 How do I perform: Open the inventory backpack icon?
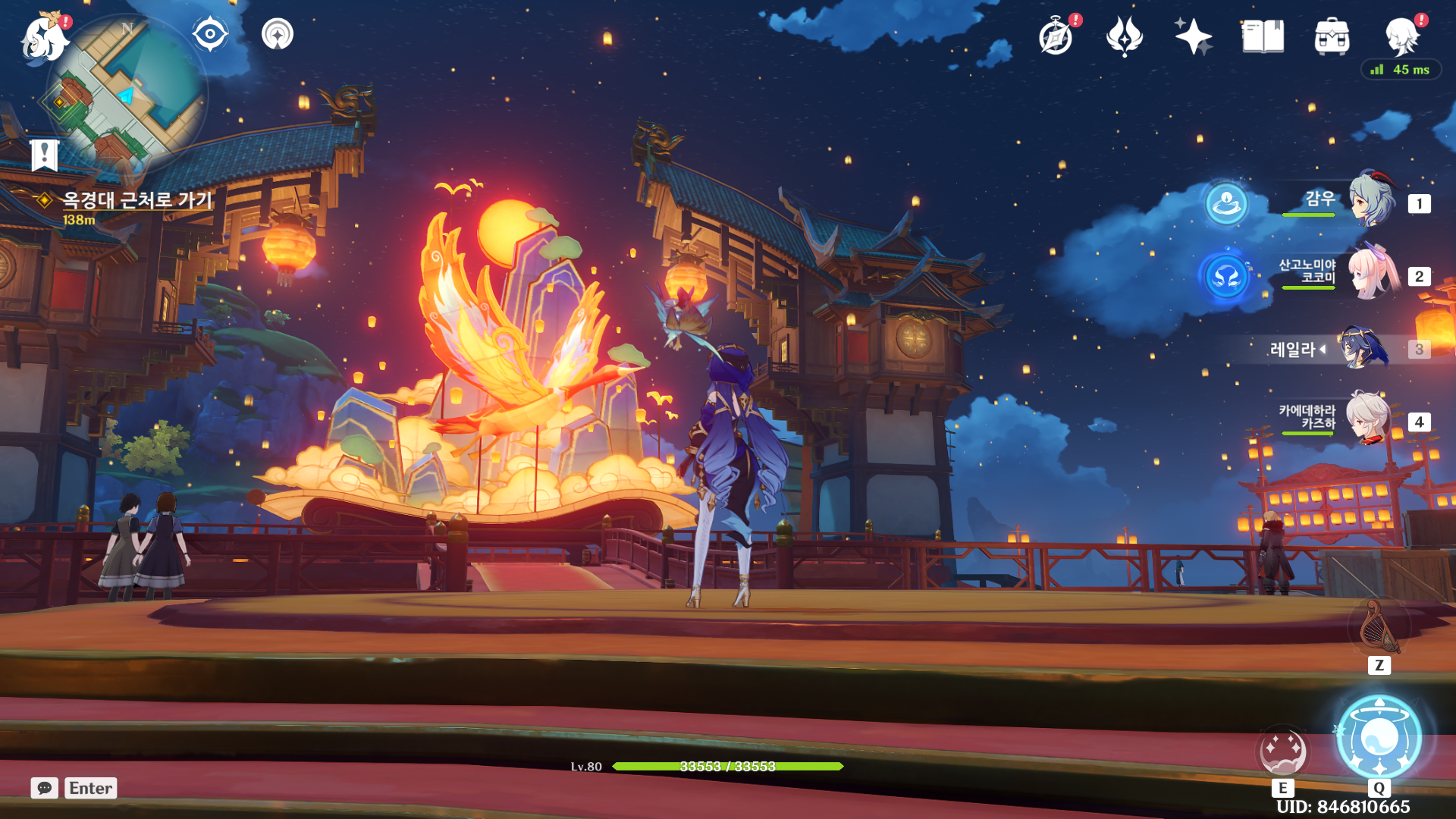tap(1332, 36)
